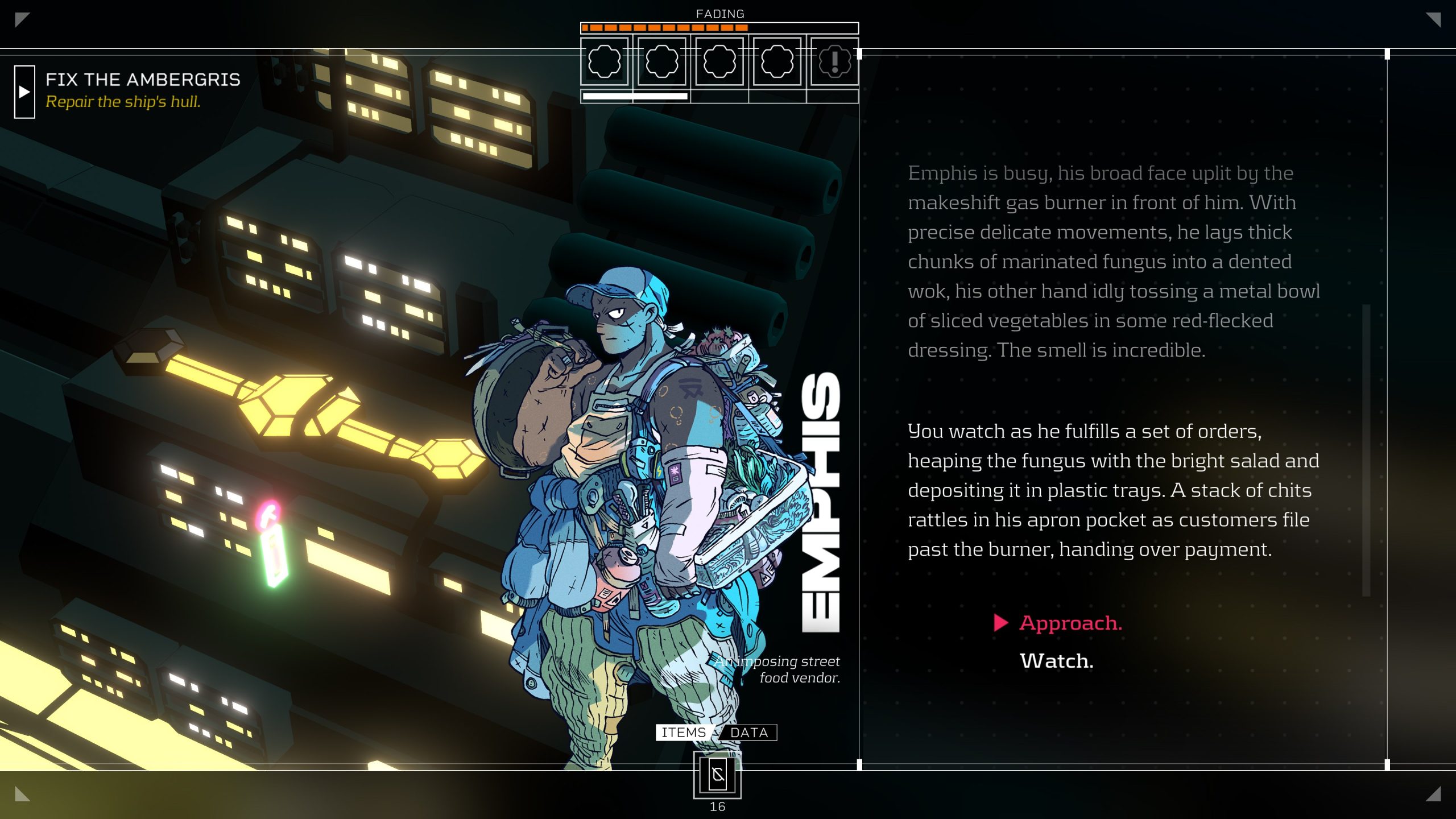Viewport: 1456px width, 819px height.
Task: Click the white bar under the first dice slot
Action: tap(633, 97)
